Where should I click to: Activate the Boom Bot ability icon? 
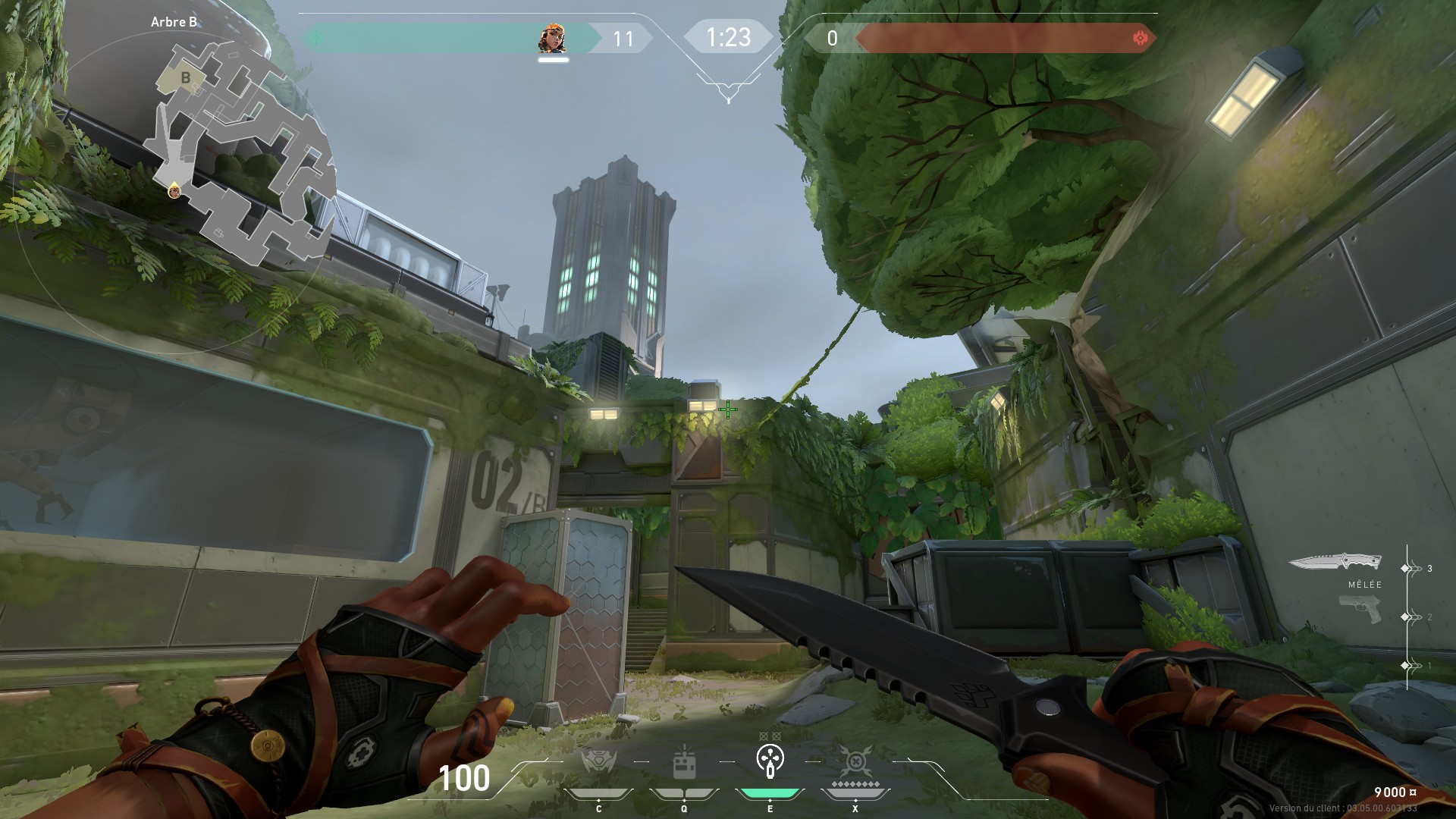[598, 761]
